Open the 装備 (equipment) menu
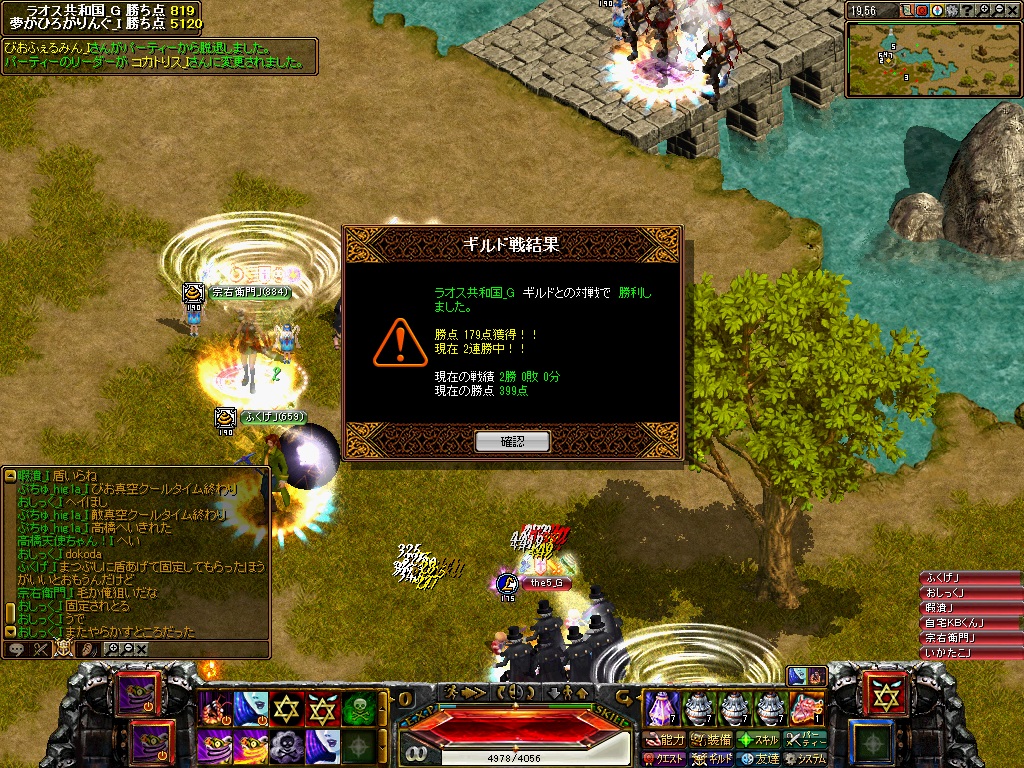 pos(712,740)
